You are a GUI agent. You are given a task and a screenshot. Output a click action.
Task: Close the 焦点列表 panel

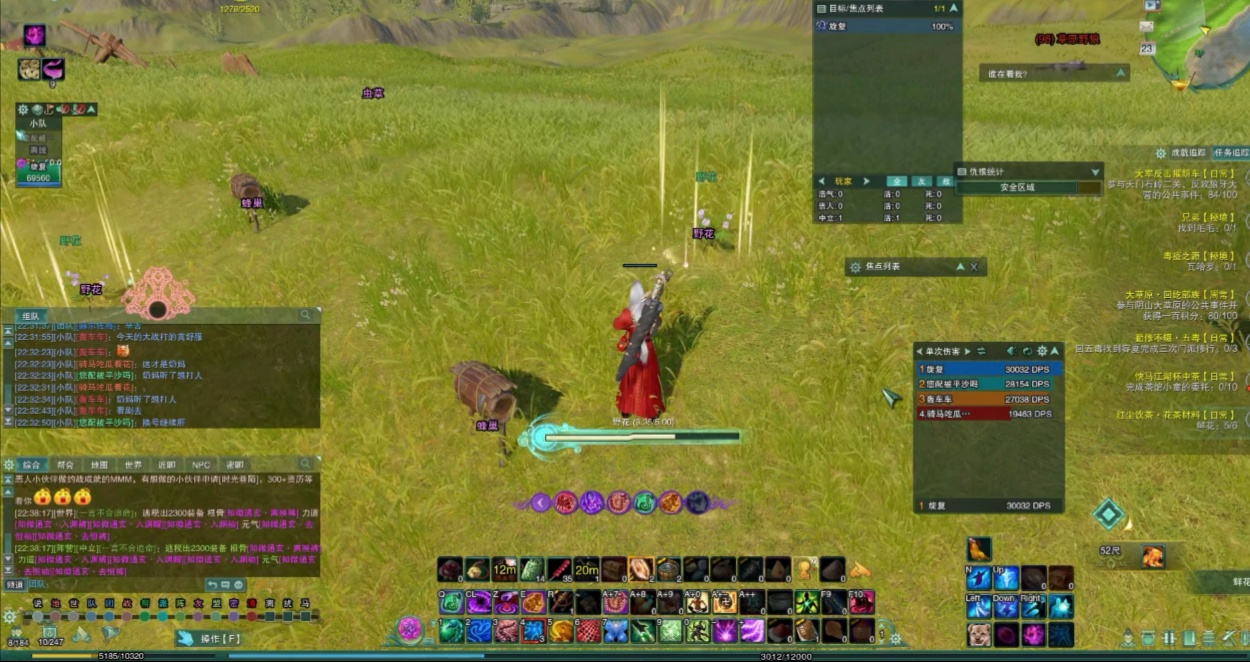[x=974, y=267]
